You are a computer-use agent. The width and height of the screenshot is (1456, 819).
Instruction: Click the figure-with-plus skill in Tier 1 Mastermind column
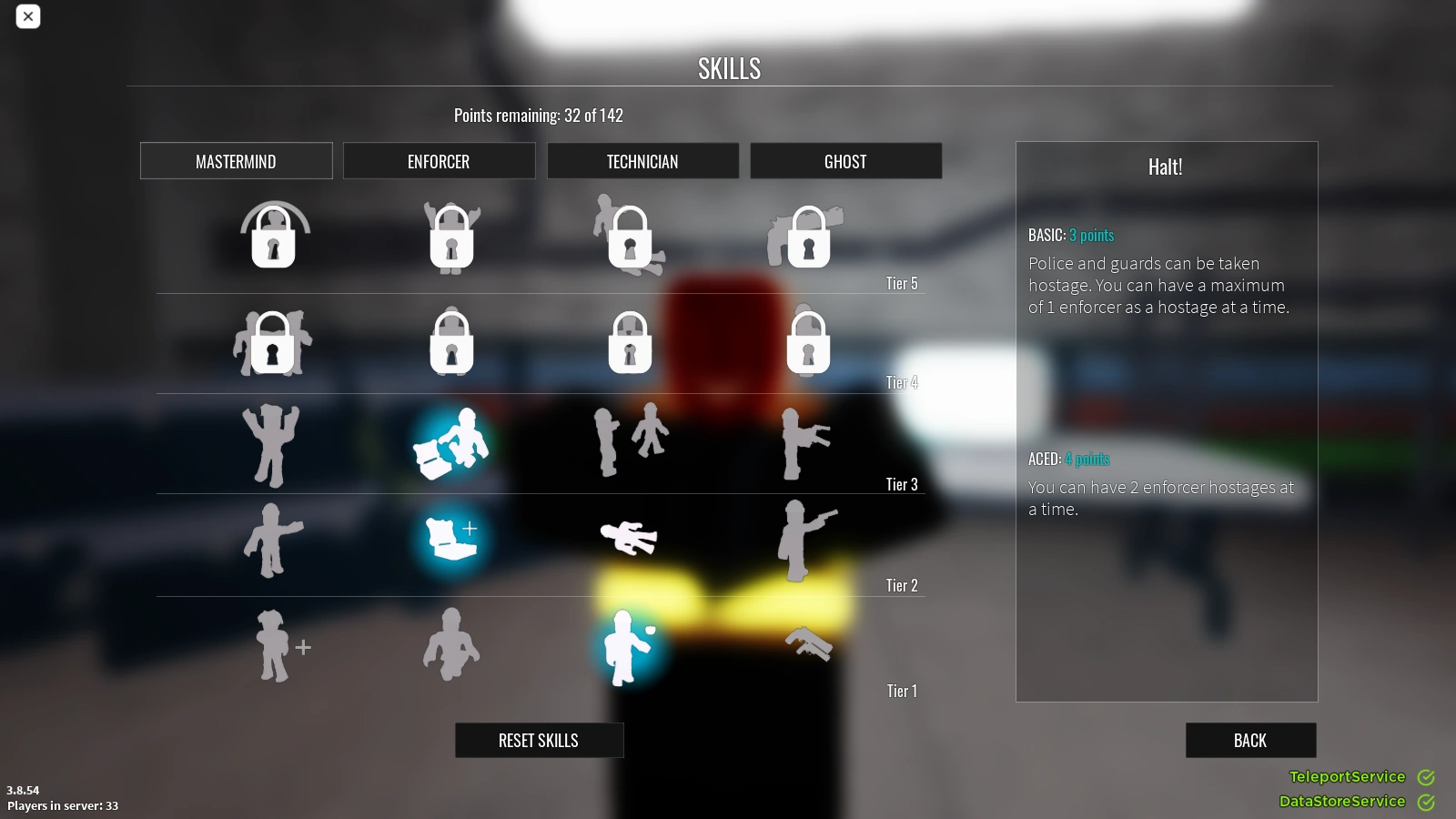(x=280, y=646)
